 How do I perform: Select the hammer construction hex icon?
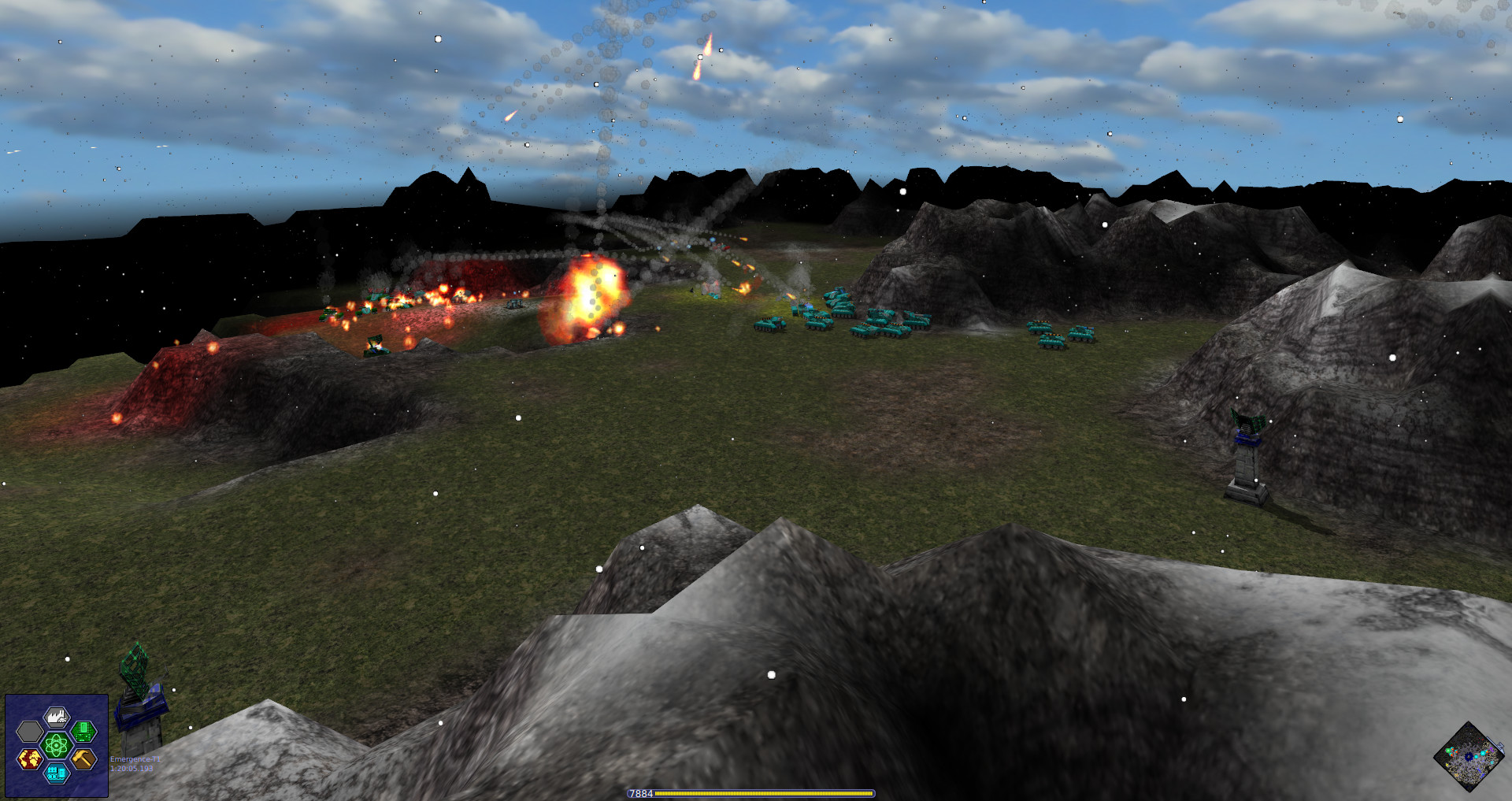coord(83,758)
